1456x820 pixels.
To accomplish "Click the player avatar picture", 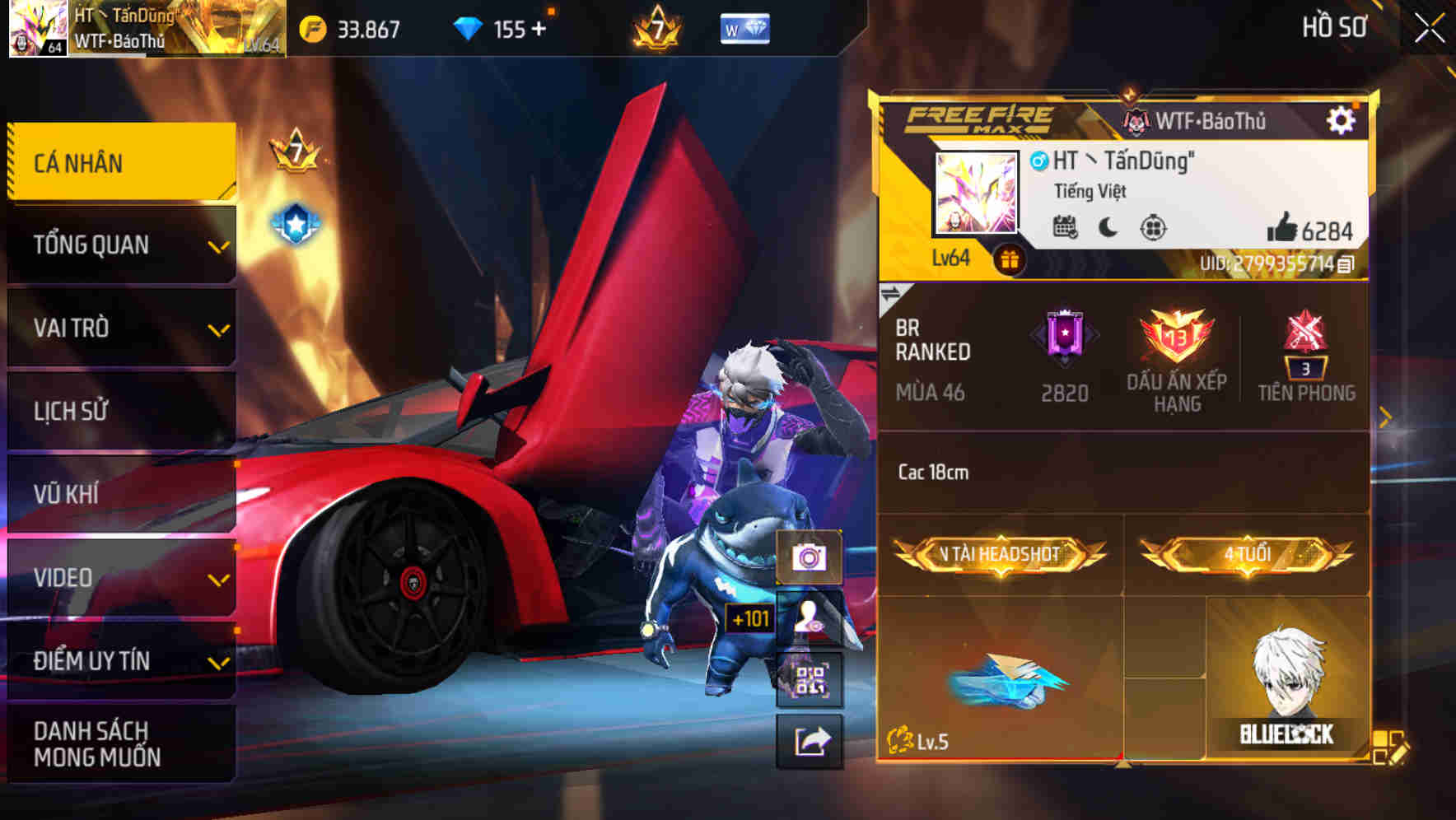I will (x=976, y=193).
